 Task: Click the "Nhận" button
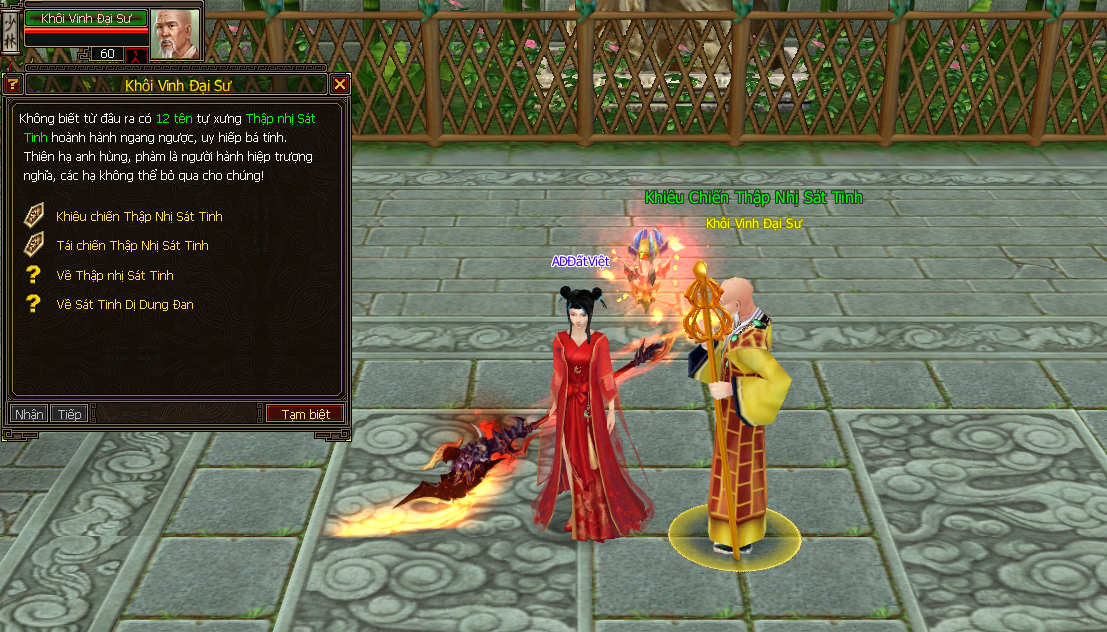point(29,414)
